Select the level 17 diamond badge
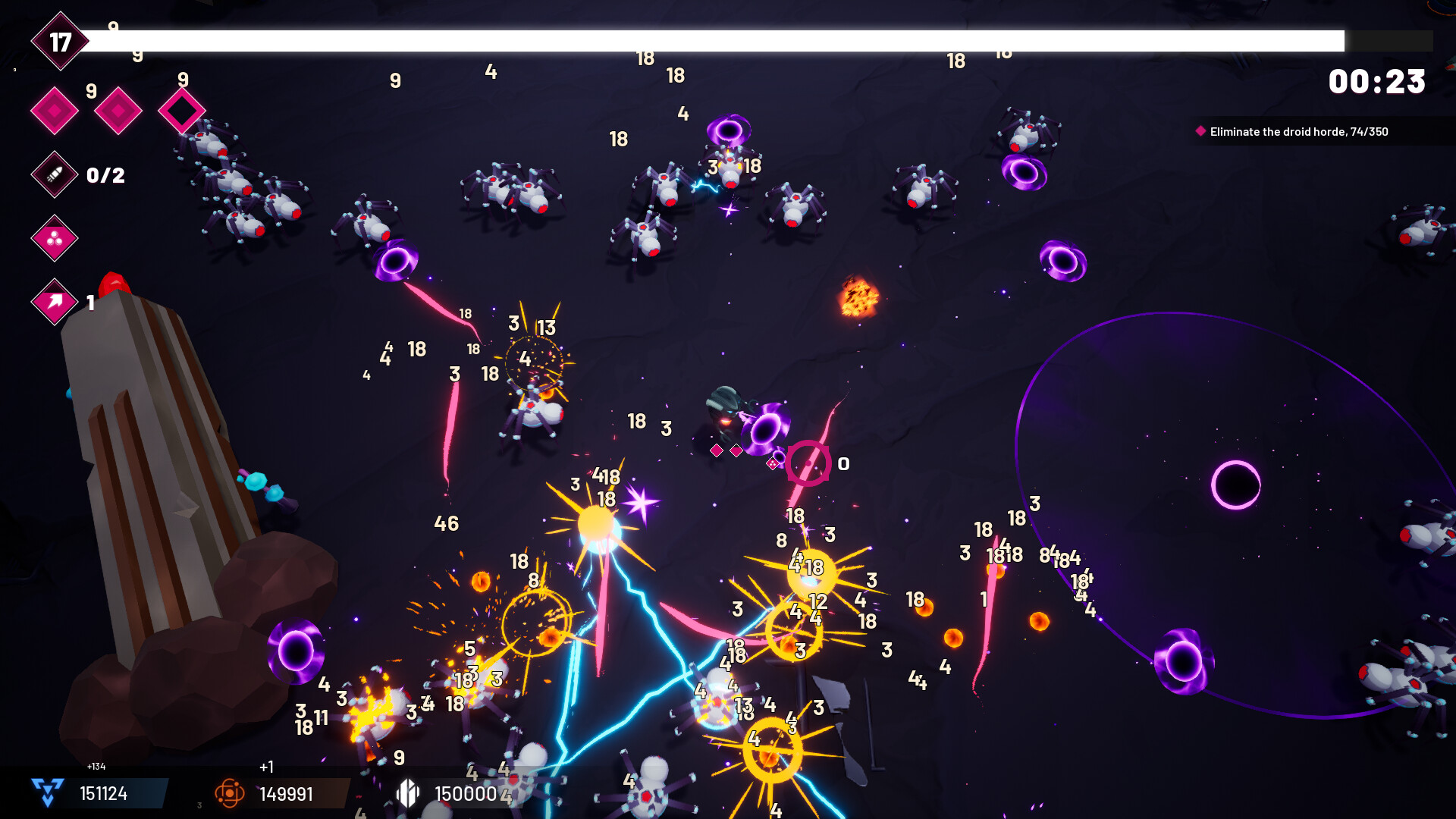This screenshot has height=819, width=1456. [61, 42]
